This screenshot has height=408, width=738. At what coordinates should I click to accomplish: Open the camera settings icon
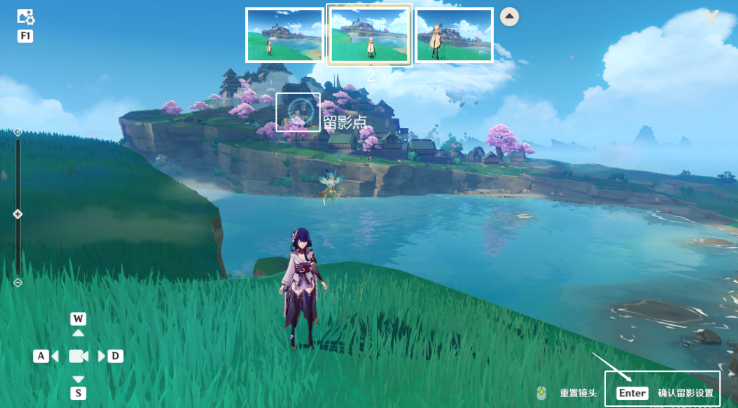click(x=26, y=16)
